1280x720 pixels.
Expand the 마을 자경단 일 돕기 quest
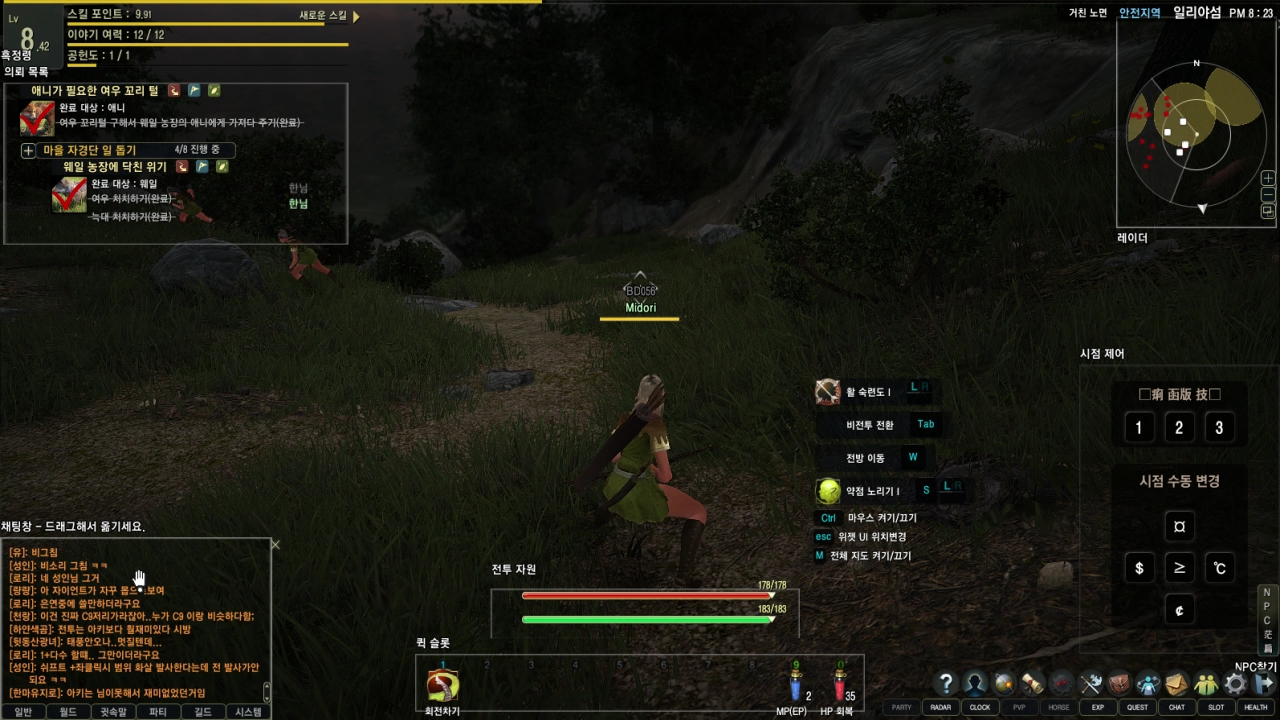coord(28,151)
